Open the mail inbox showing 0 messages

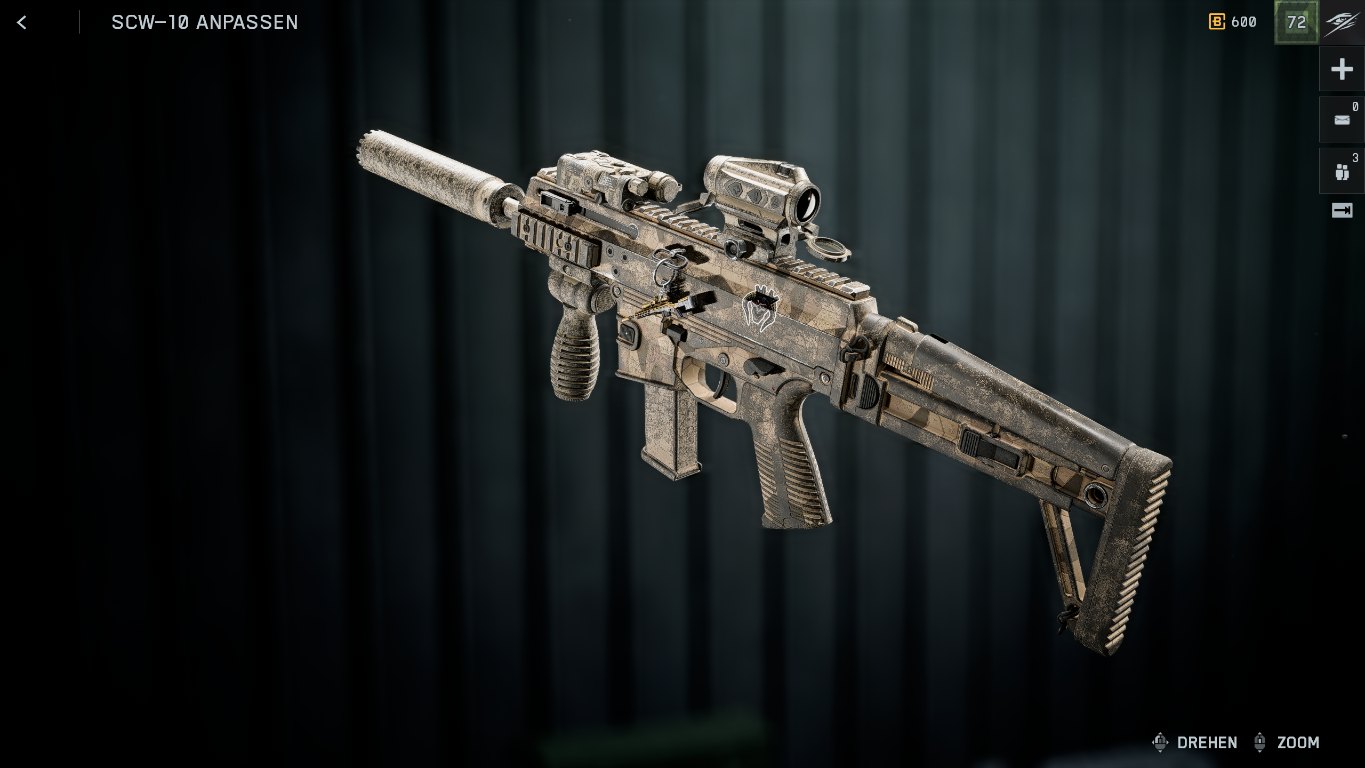pos(1341,119)
